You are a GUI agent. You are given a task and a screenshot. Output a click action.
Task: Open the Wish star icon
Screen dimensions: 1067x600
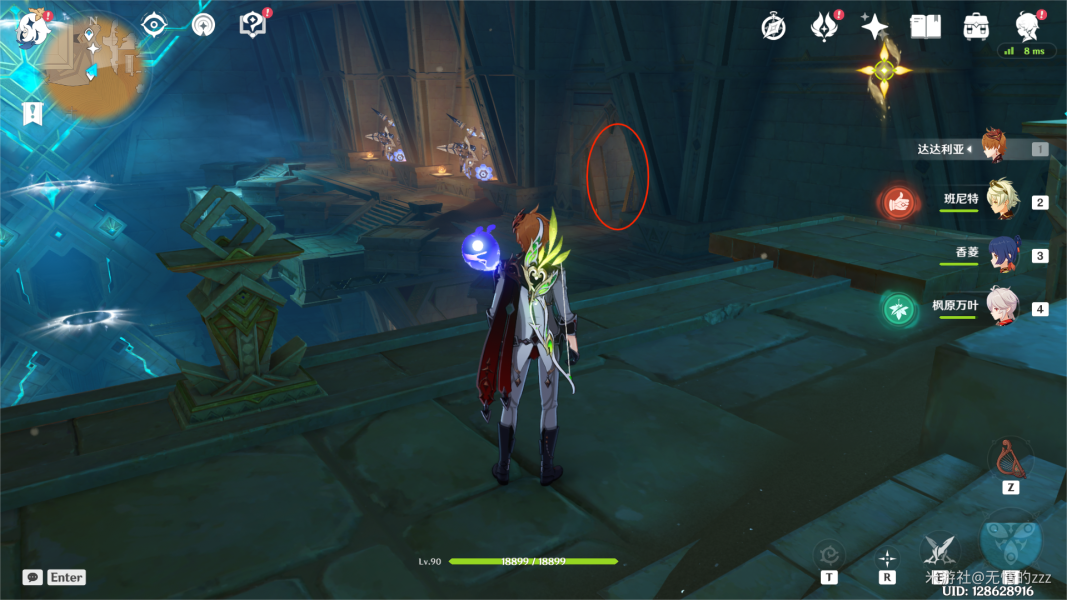(875, 27)
